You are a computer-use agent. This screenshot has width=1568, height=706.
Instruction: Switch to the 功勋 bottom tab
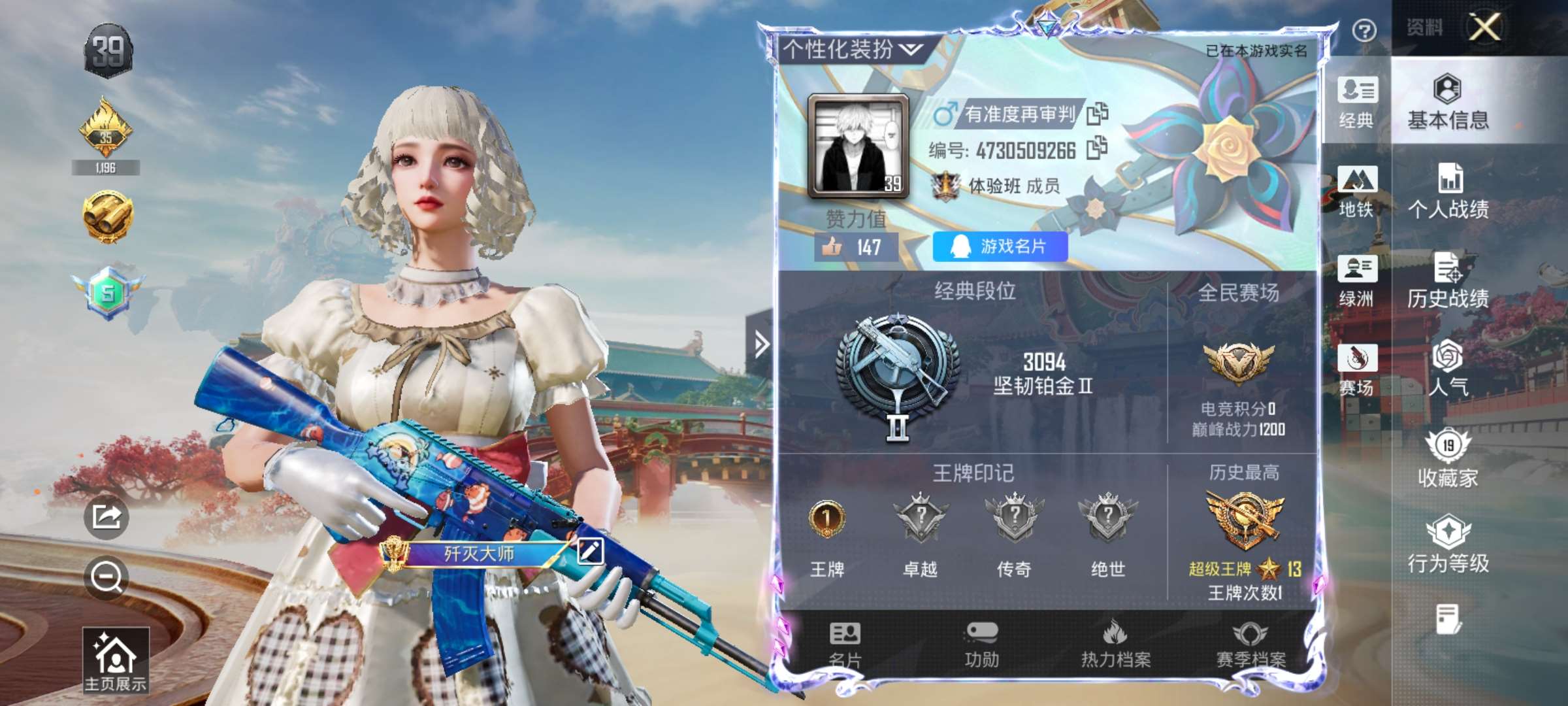(x=981, y=645)
